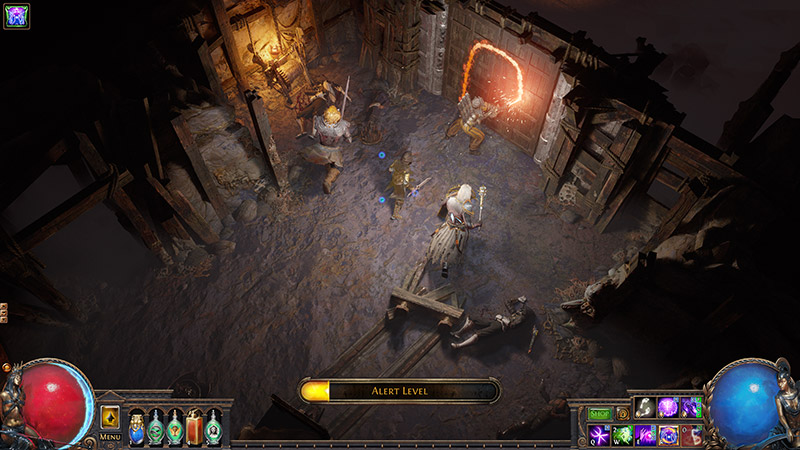
Task: Click the gold diamond icon above Menu
Action: click(110, 417)
